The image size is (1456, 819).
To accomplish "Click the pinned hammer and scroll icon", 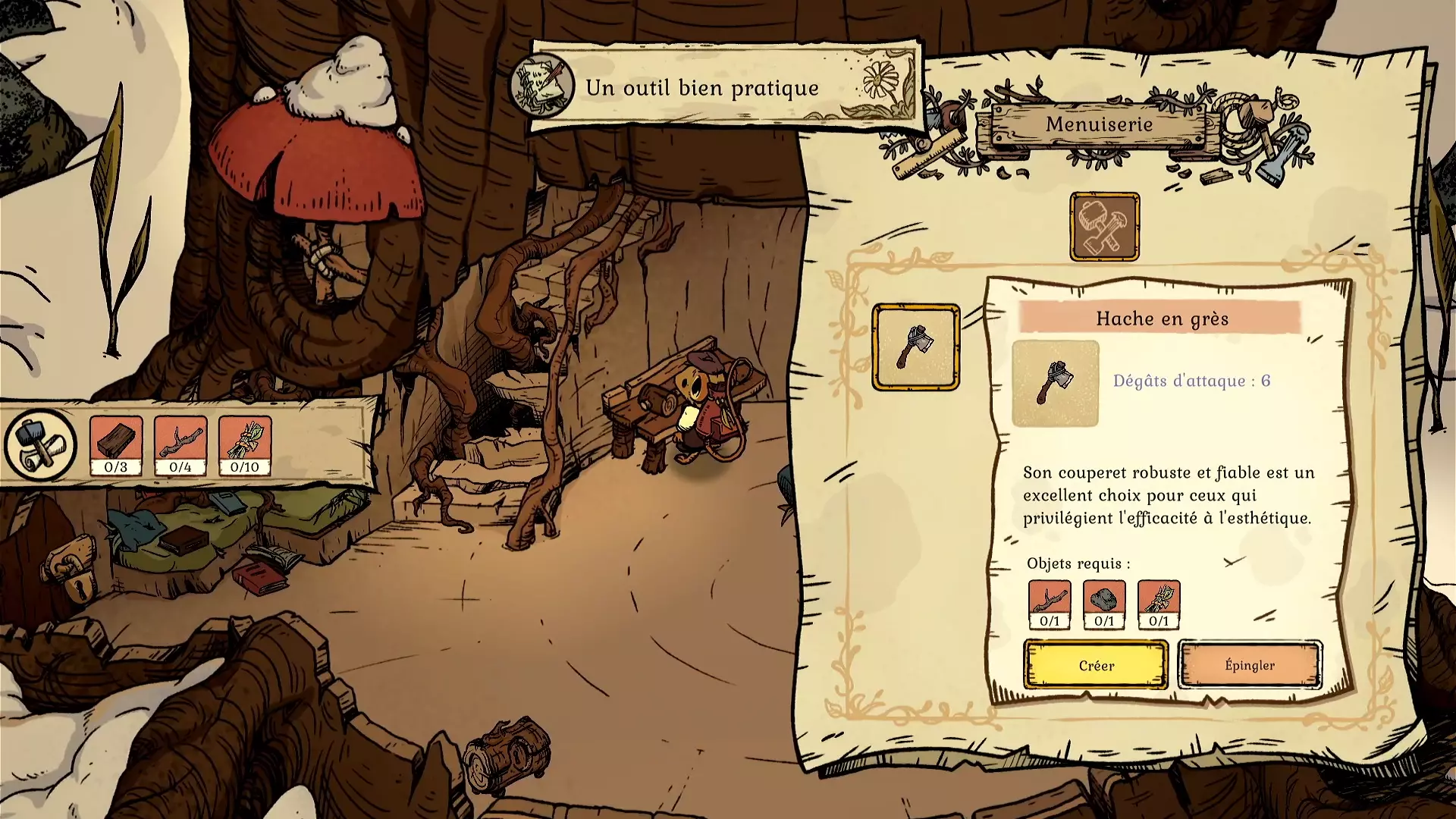I will pos(40,446).
